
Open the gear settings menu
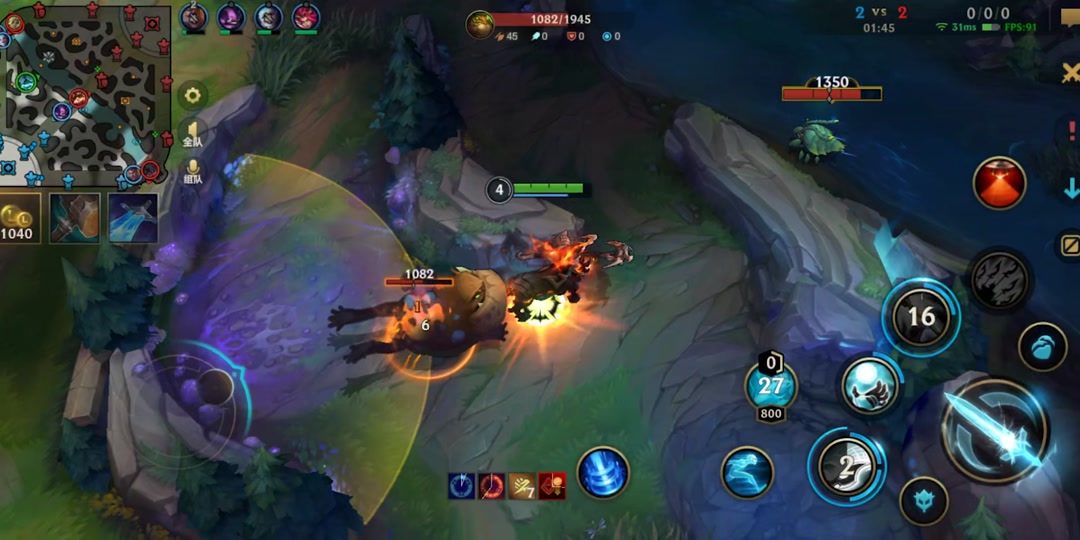point(193,96)
